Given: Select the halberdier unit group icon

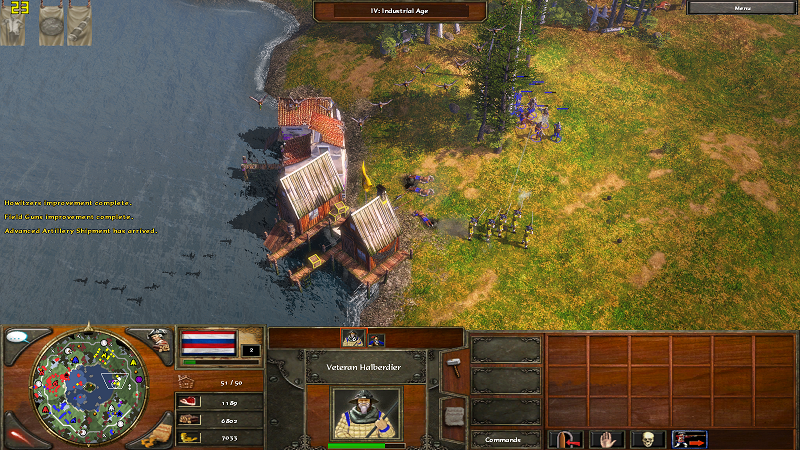Looking at the screenshot, I should tap(352, 339).
